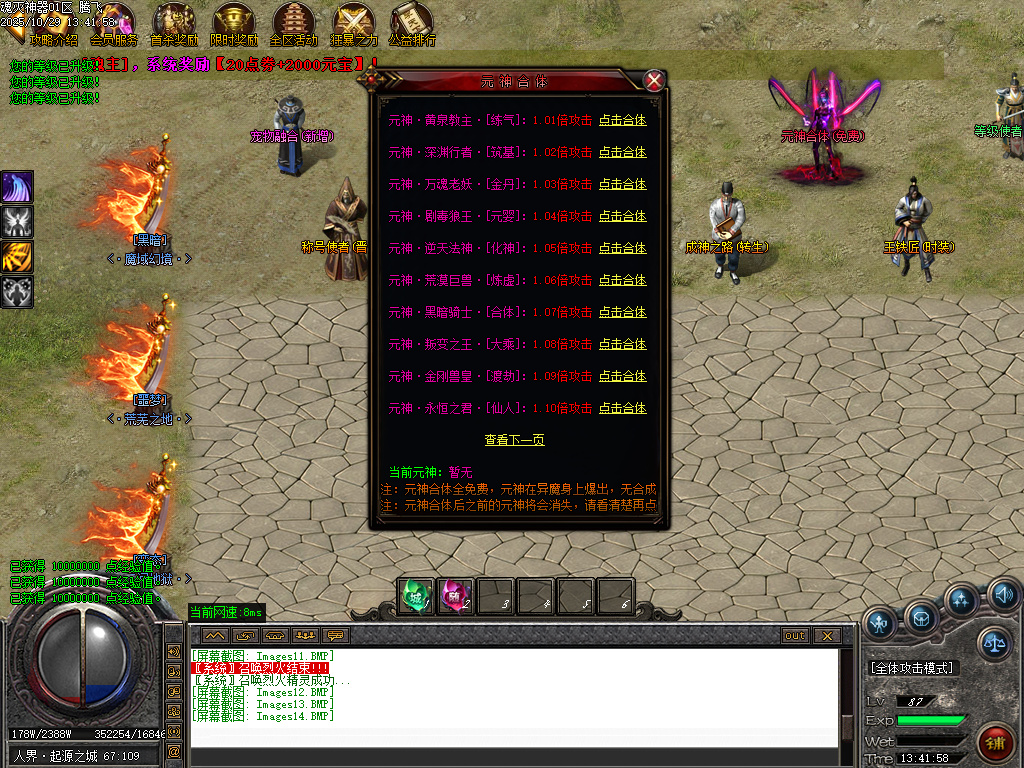
Task: Open the red 铺 shop button
Action: click(x=996, y=743)
